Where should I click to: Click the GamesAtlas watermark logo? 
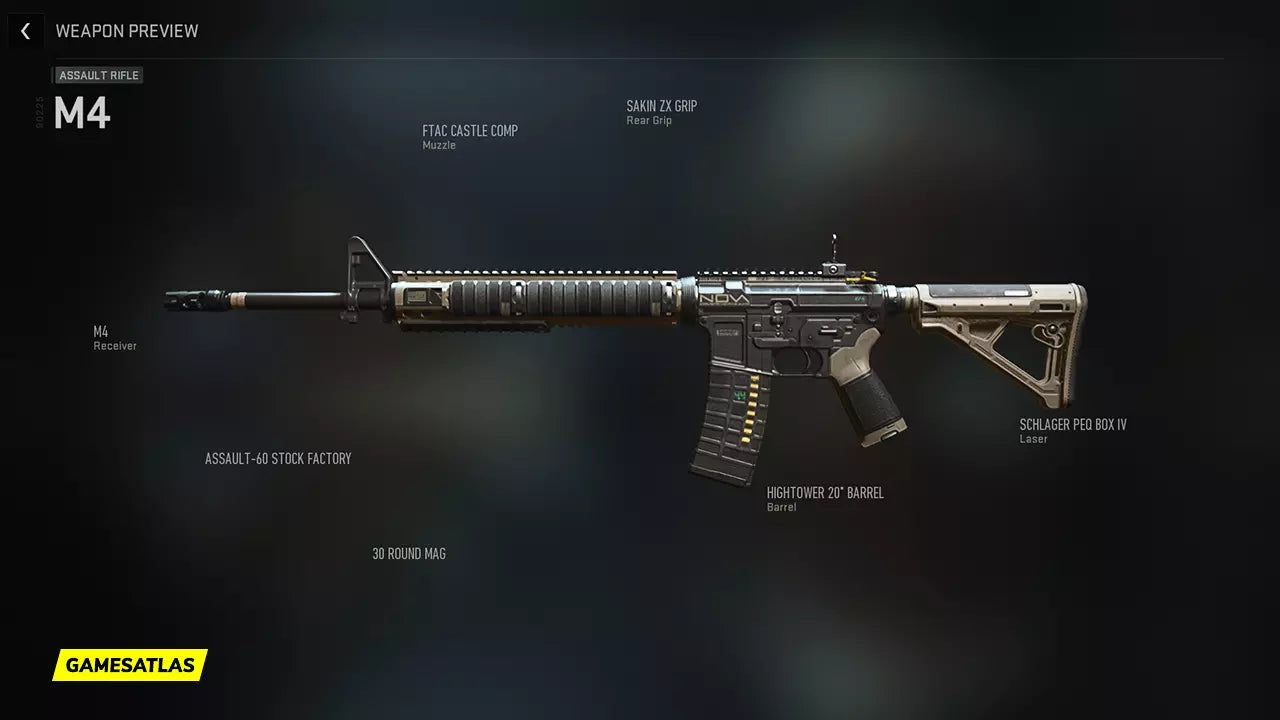(130, 665)
